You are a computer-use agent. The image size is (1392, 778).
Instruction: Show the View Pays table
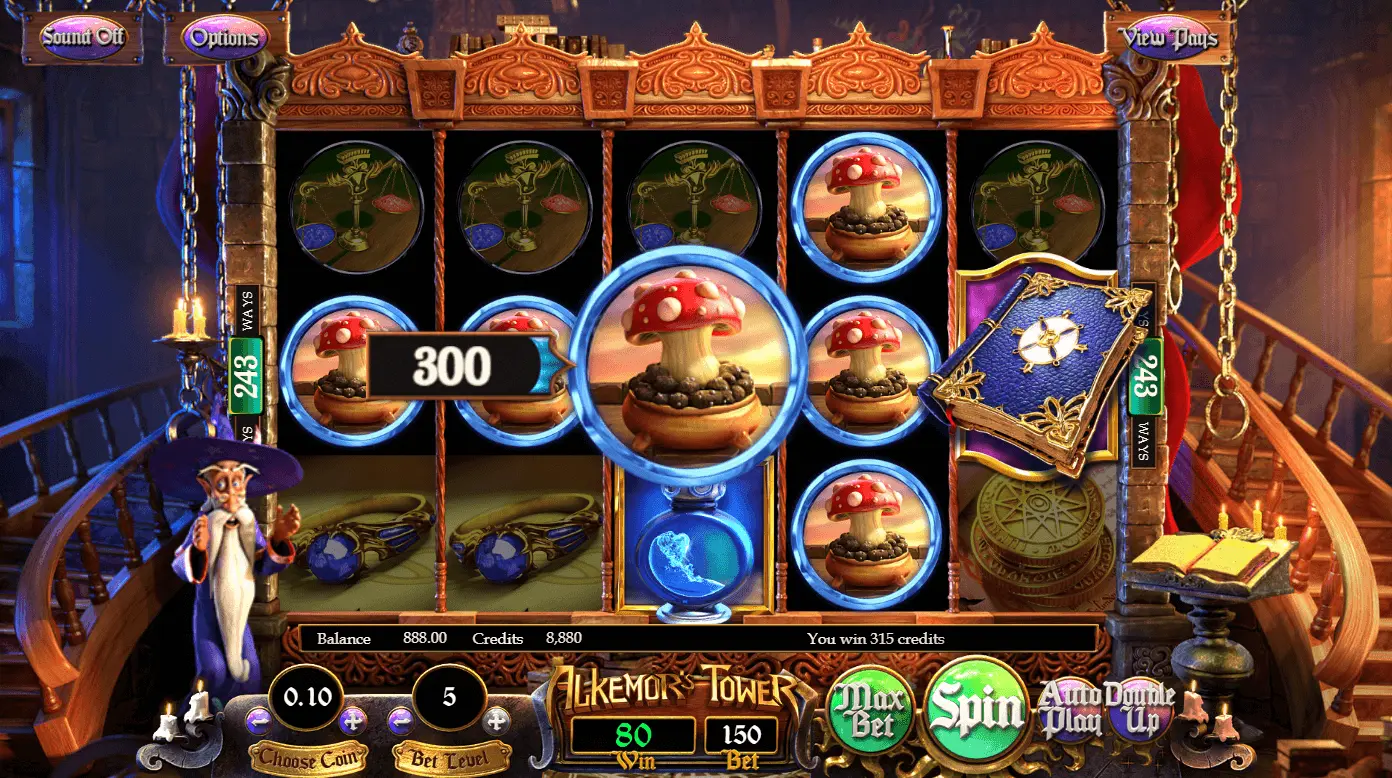pos(1168,38)
